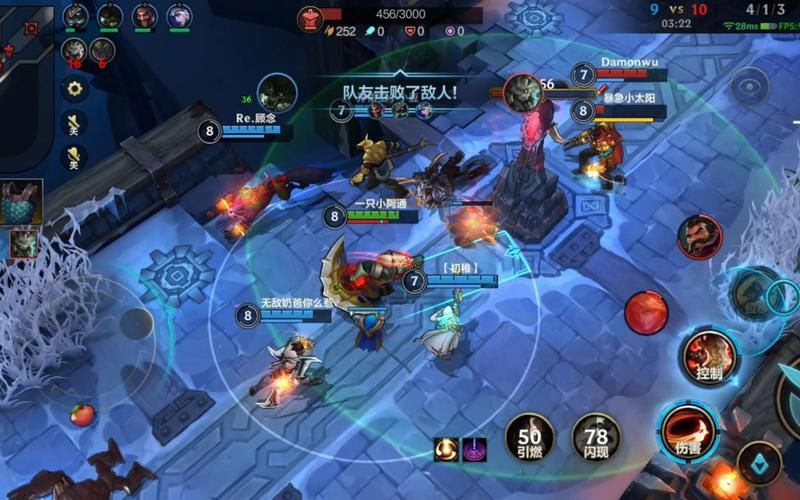Activate the orange swirl item icon
This screenshot has height=500, width=800.
pos(445,449)
